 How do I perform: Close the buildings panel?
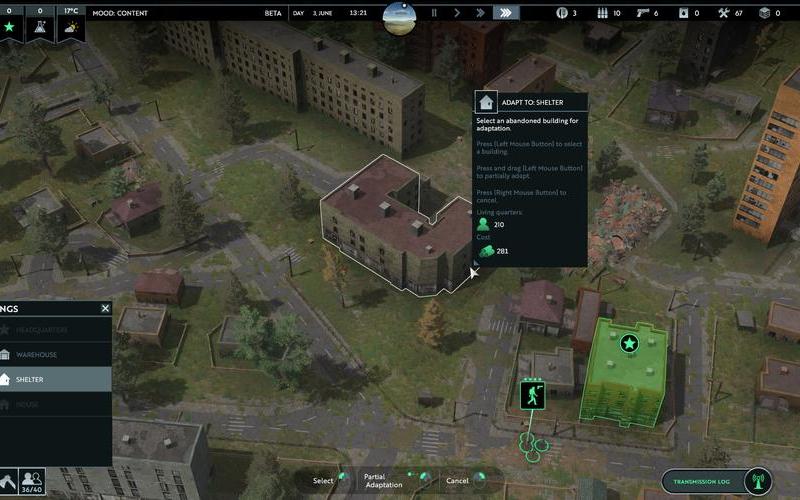pos(105,308)
